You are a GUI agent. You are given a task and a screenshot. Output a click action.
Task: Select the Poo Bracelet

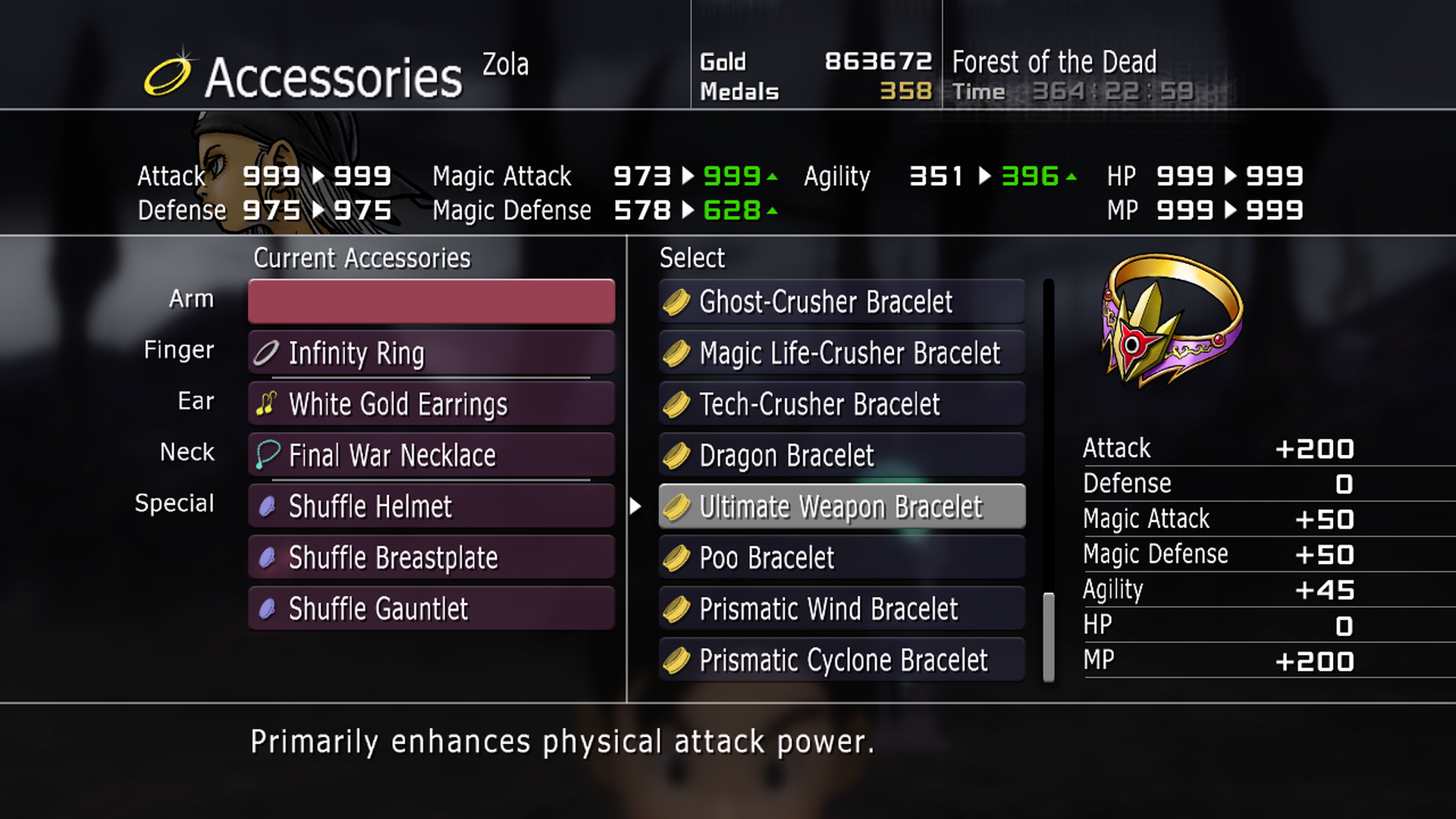842,558
